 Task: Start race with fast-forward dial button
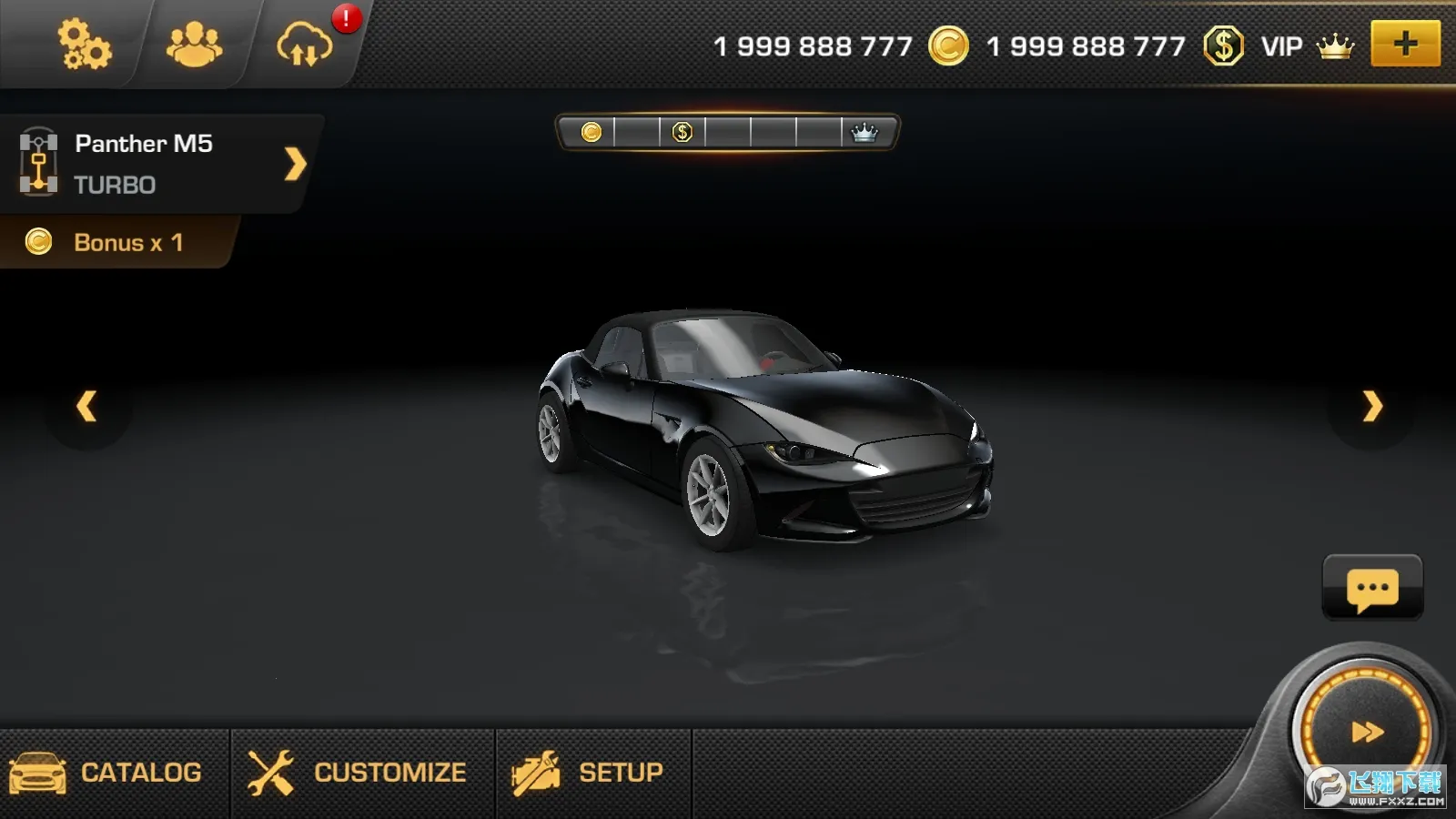click(1366, 732)
